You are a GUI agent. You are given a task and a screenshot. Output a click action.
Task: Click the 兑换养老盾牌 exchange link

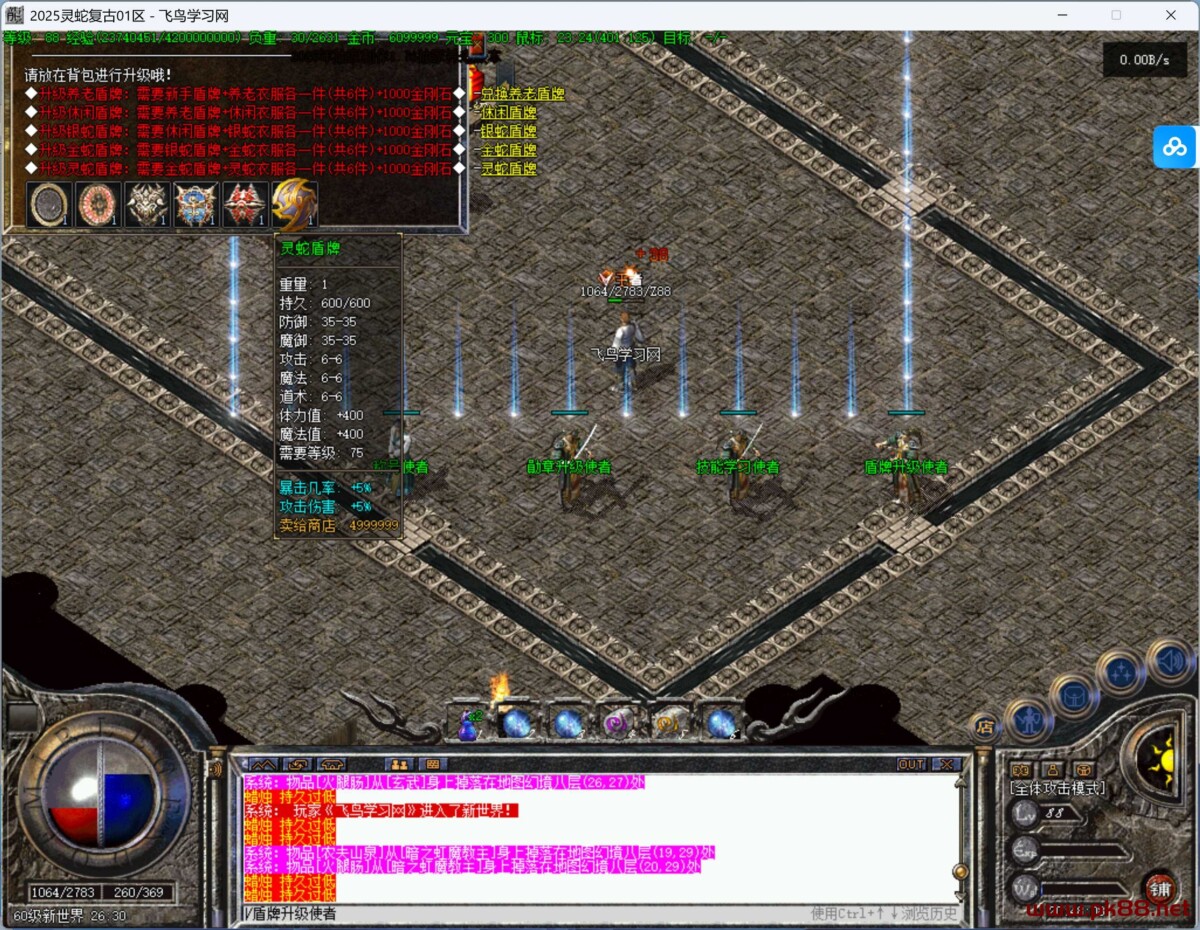(x=523, y=94)
